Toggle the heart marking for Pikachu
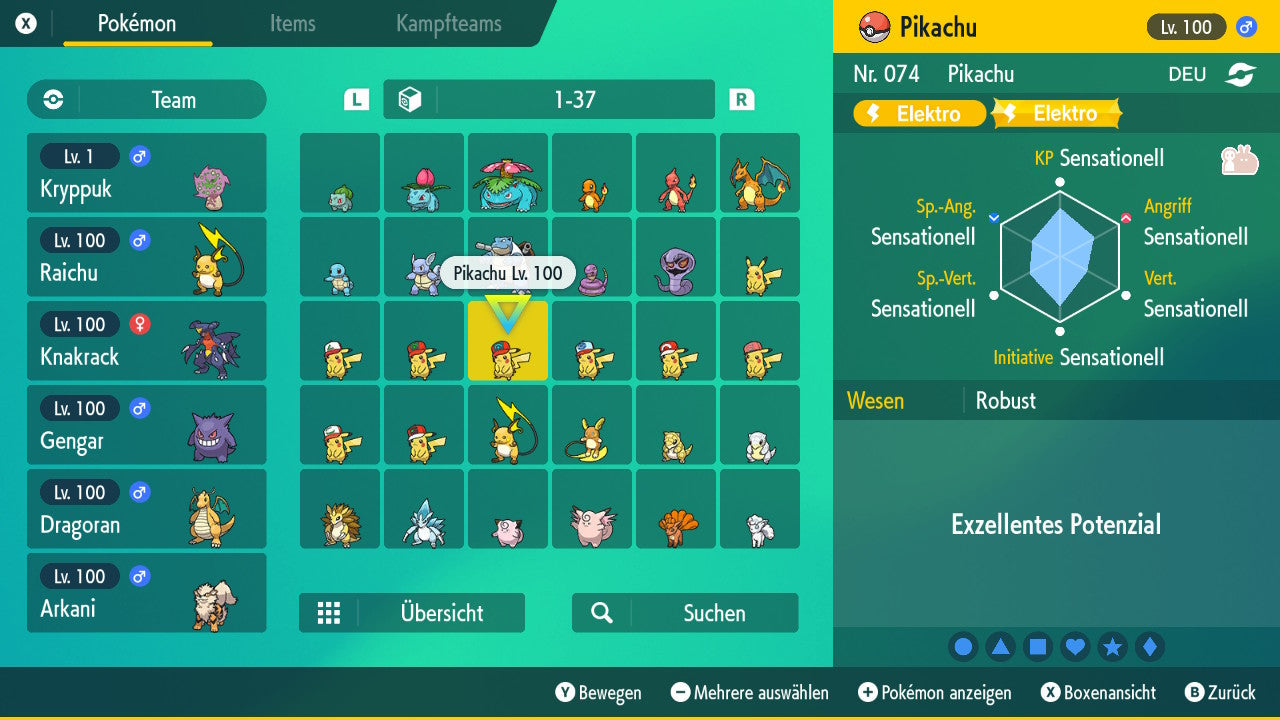This screenshot has height=720, width=1280. point(1075,646)
